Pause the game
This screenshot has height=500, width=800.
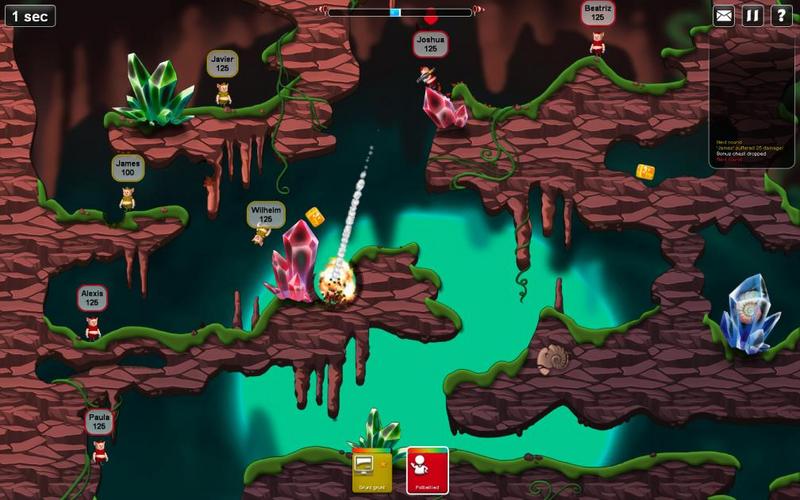pyautogui.click(x=752, y=15)
